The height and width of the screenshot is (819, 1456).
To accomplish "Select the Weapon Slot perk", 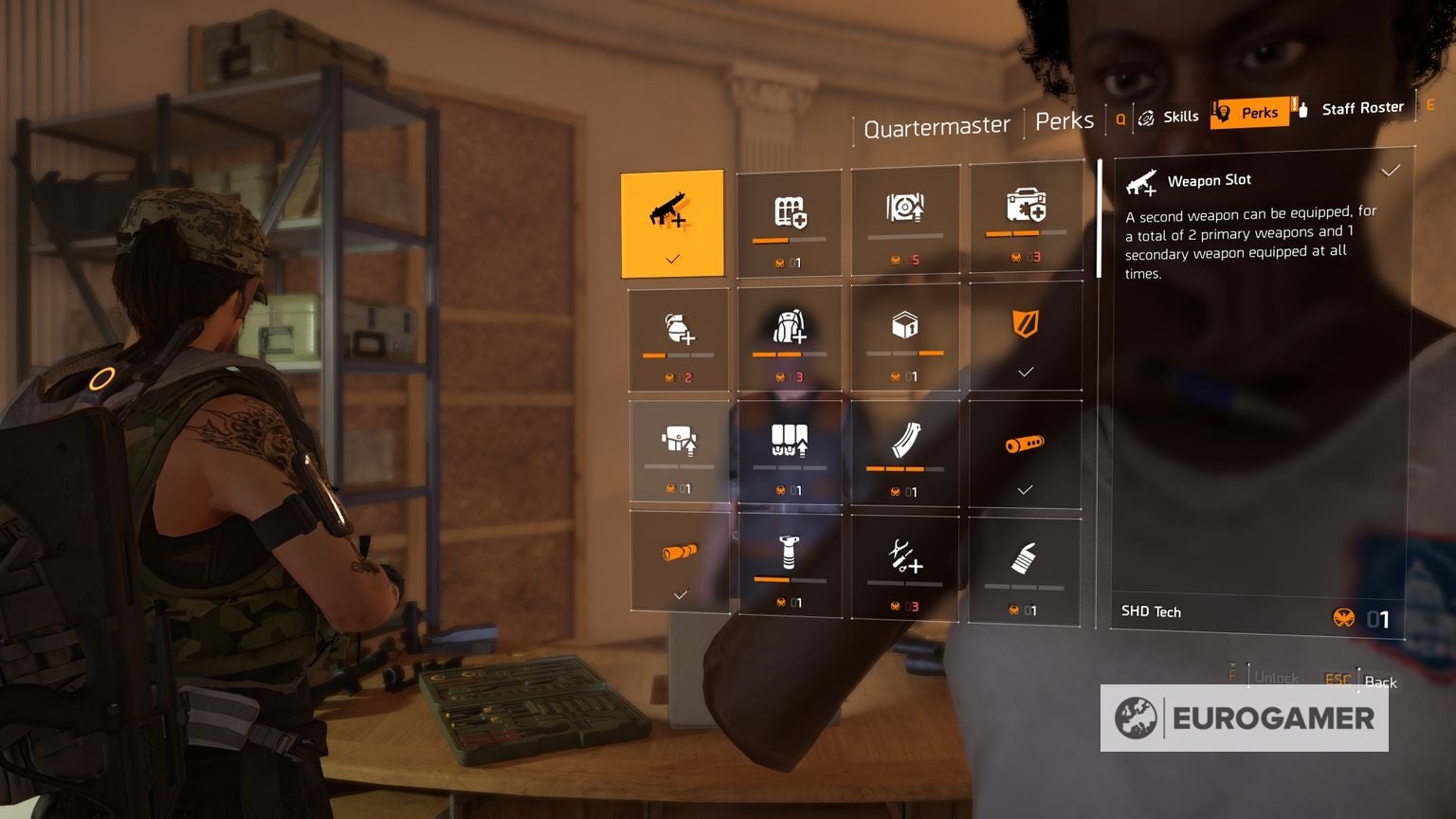I will click(x=675, y=221).
